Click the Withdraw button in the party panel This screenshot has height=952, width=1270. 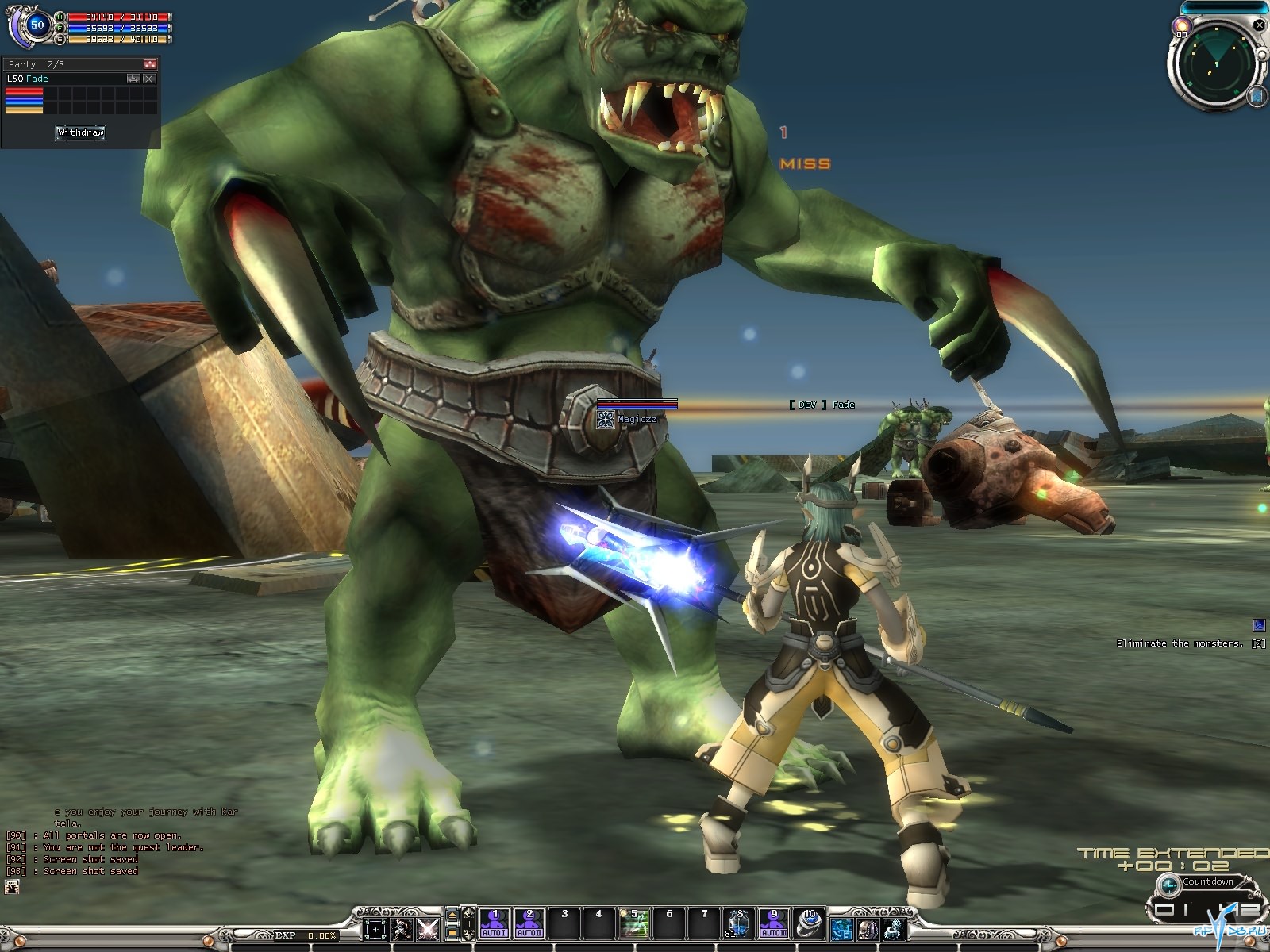point(80,132)
